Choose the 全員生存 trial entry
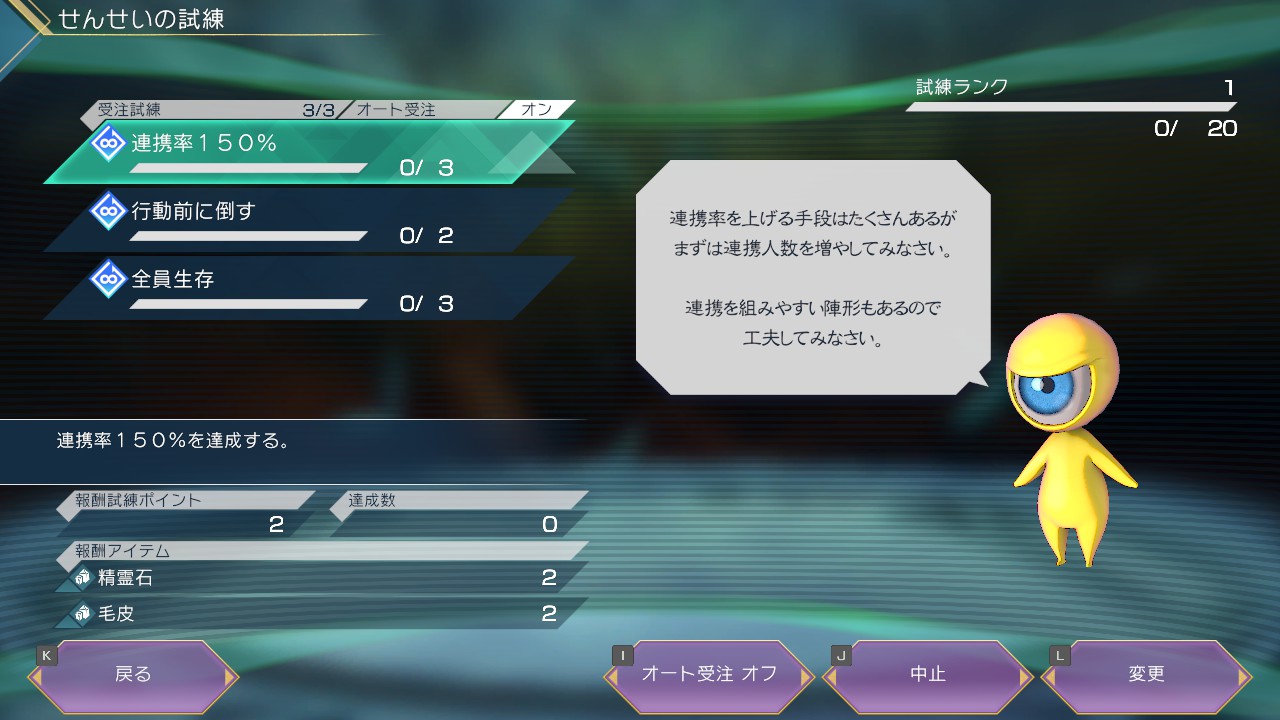The height and width of the screenshot is (720, 1280). pyautogui.click(x=300, y=288)
